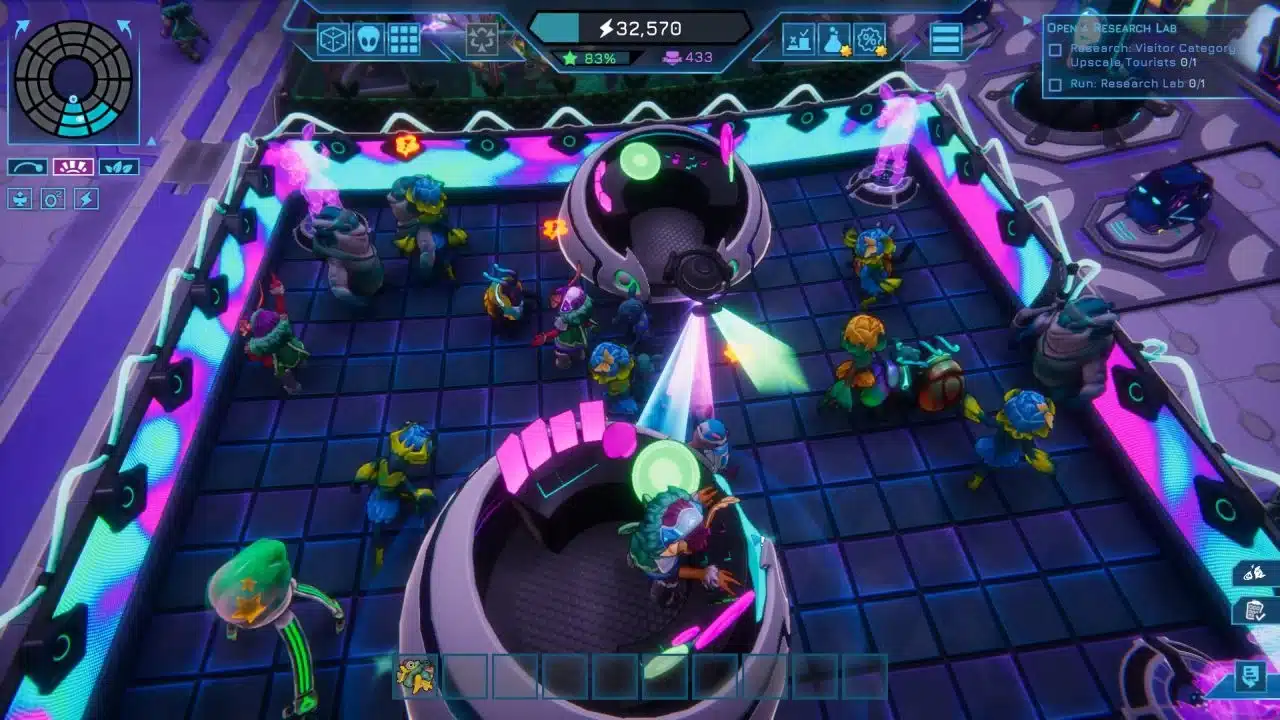This screenshot has height=720, width=1280.
Task: Select the alien portrait in bottom bar
Action: [x=415, y=676]
